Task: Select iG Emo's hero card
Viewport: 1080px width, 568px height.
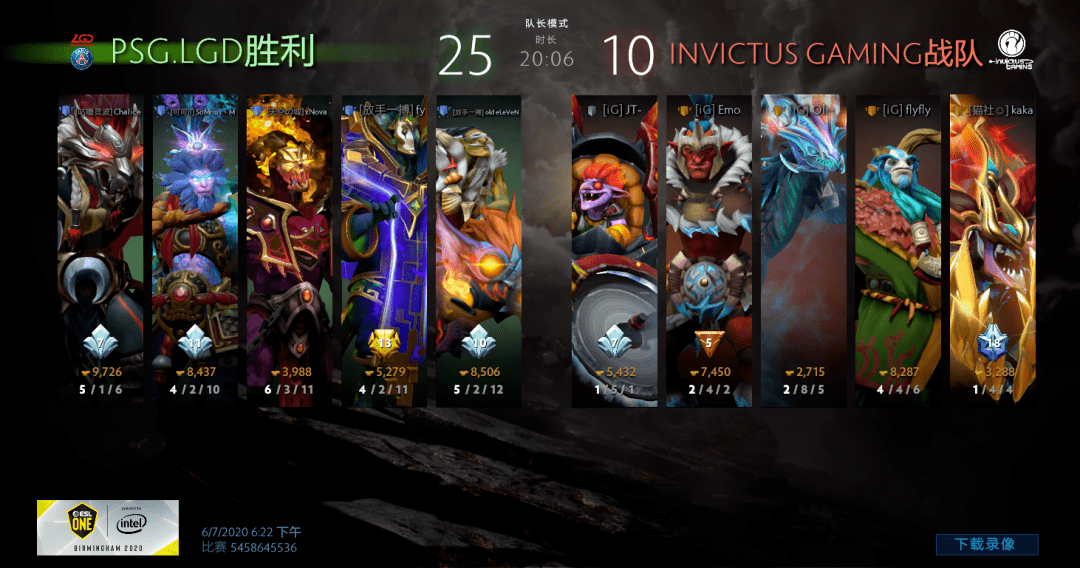Action: 708,250
